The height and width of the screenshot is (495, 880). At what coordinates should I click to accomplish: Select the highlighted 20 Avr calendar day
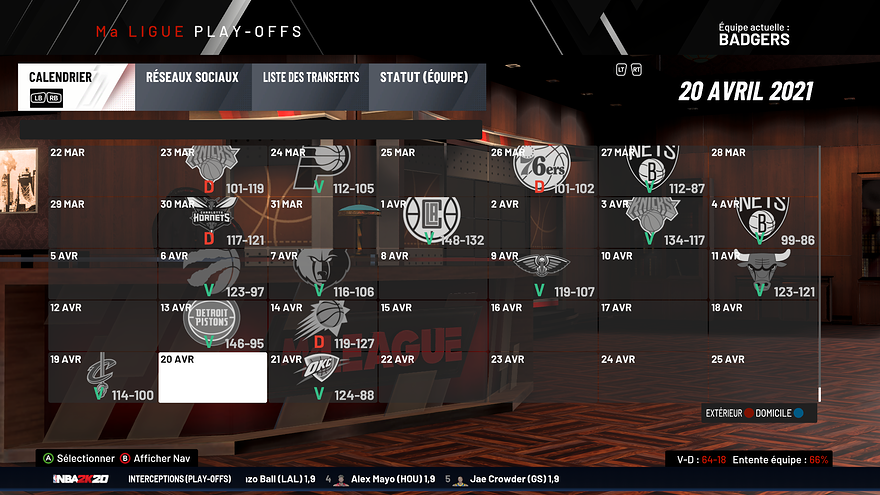point(212,377)
